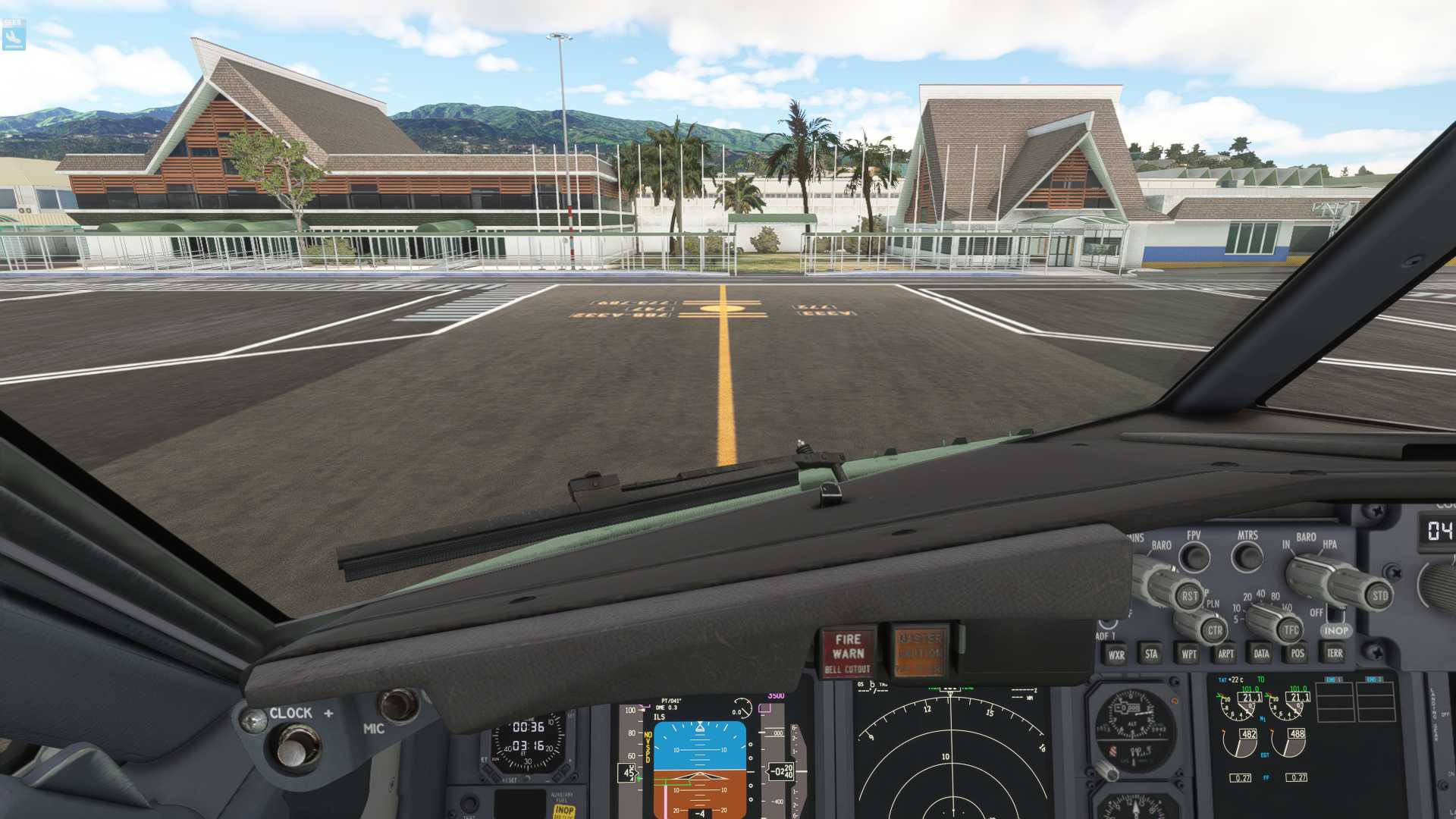Image resolution: width=1456 pixels, height=819 pixels.
Task: Push the MIC button on the glareshield
Action: point(397,704)
